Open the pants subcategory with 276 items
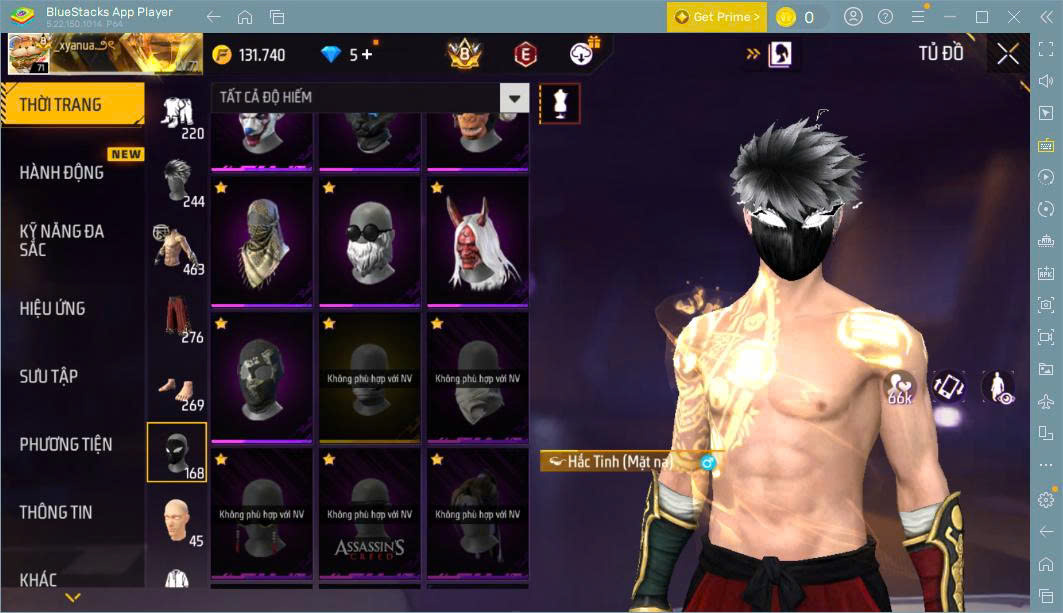The height and width of the screenshot is (613, 1063). point(177,316)
